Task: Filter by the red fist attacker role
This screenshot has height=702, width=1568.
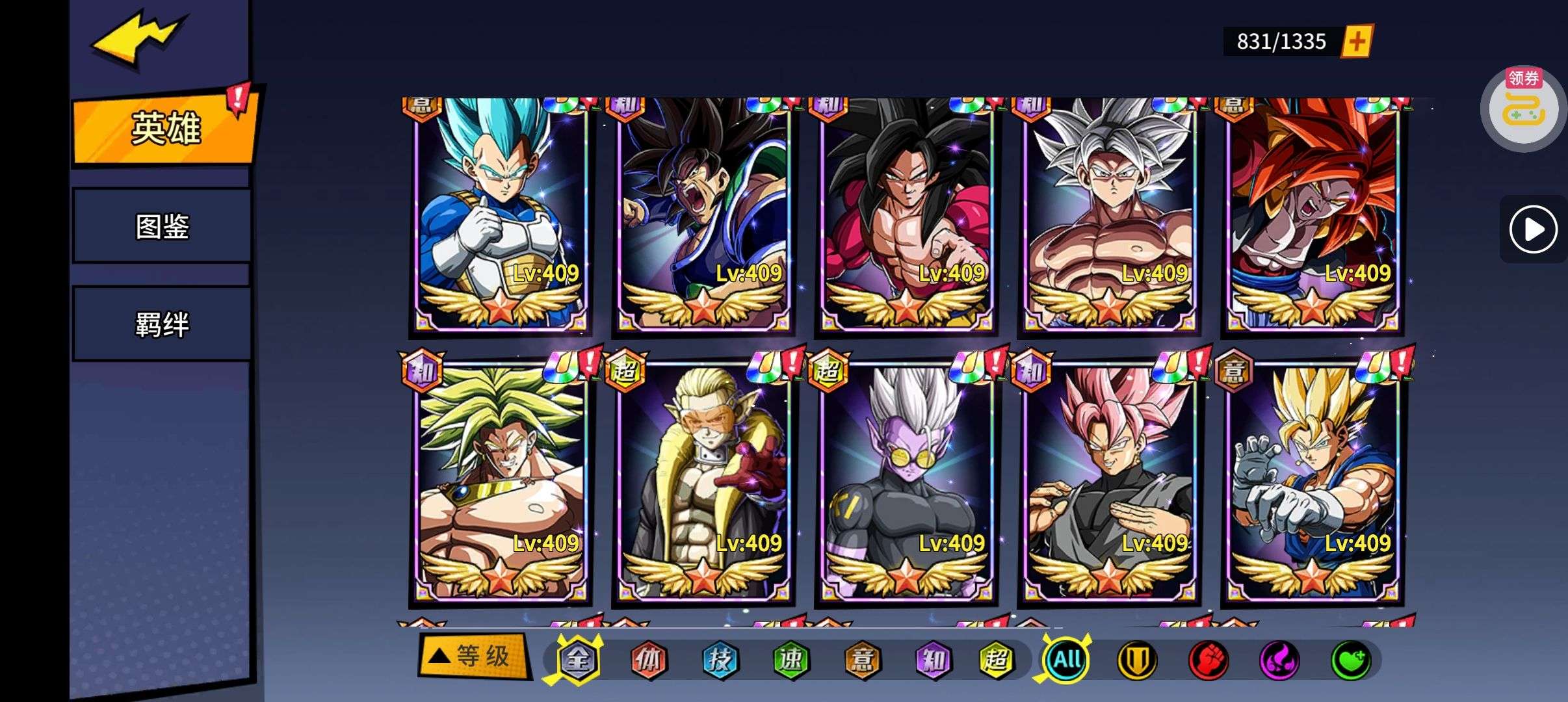Action: coord(1208,660)
